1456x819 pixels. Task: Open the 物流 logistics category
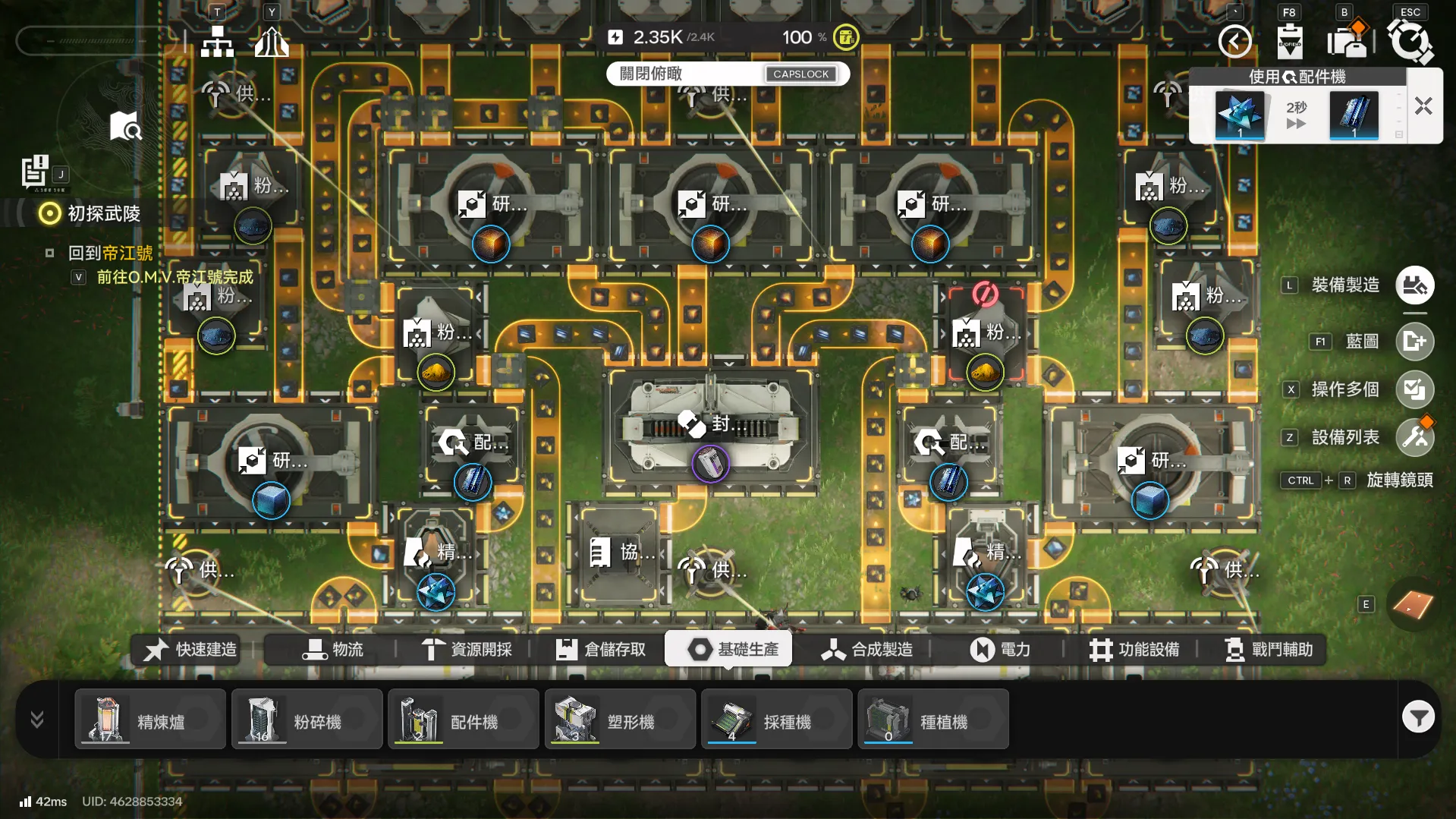(333, 650)
